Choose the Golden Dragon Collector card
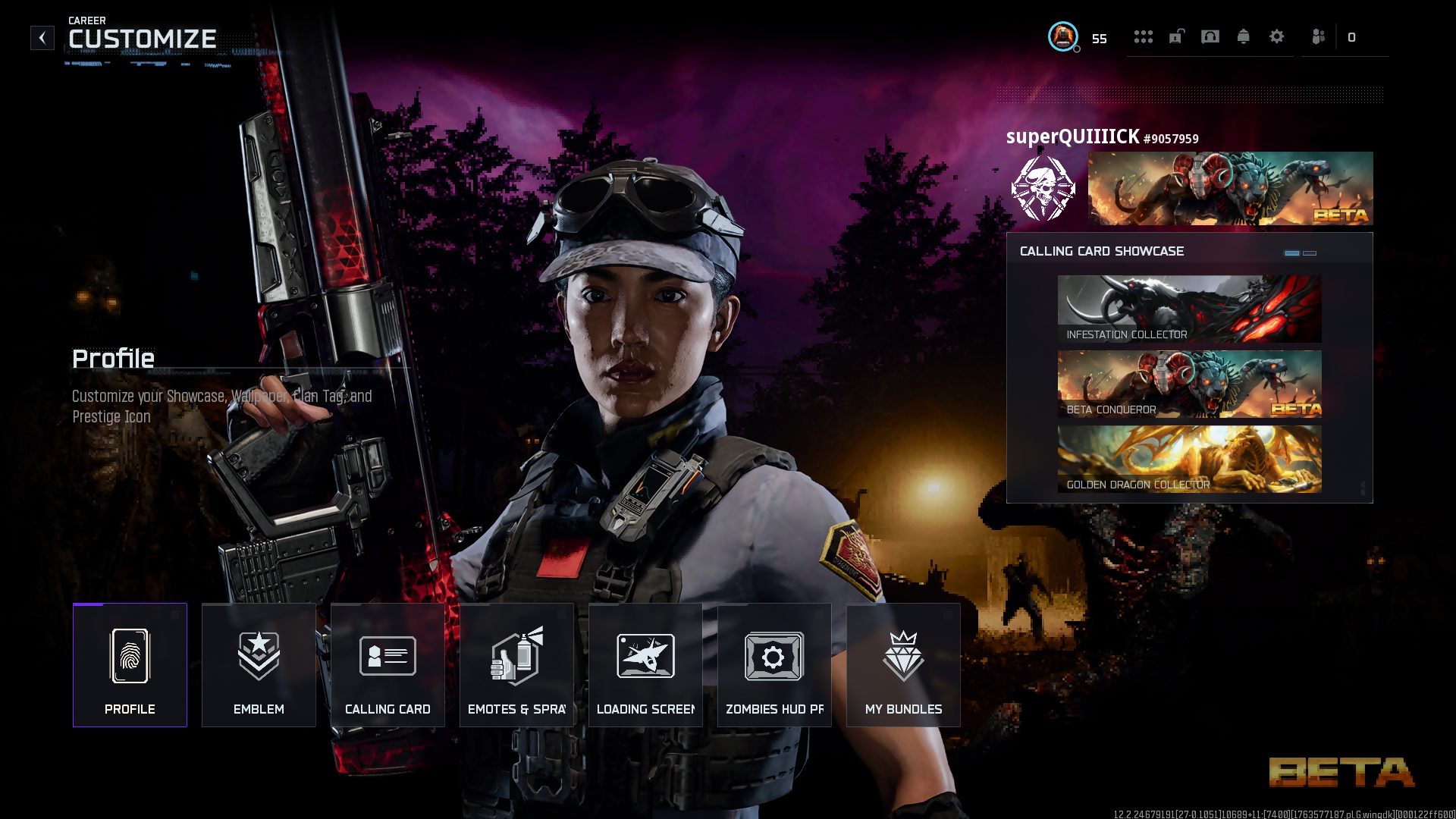 click(1189, 459)
